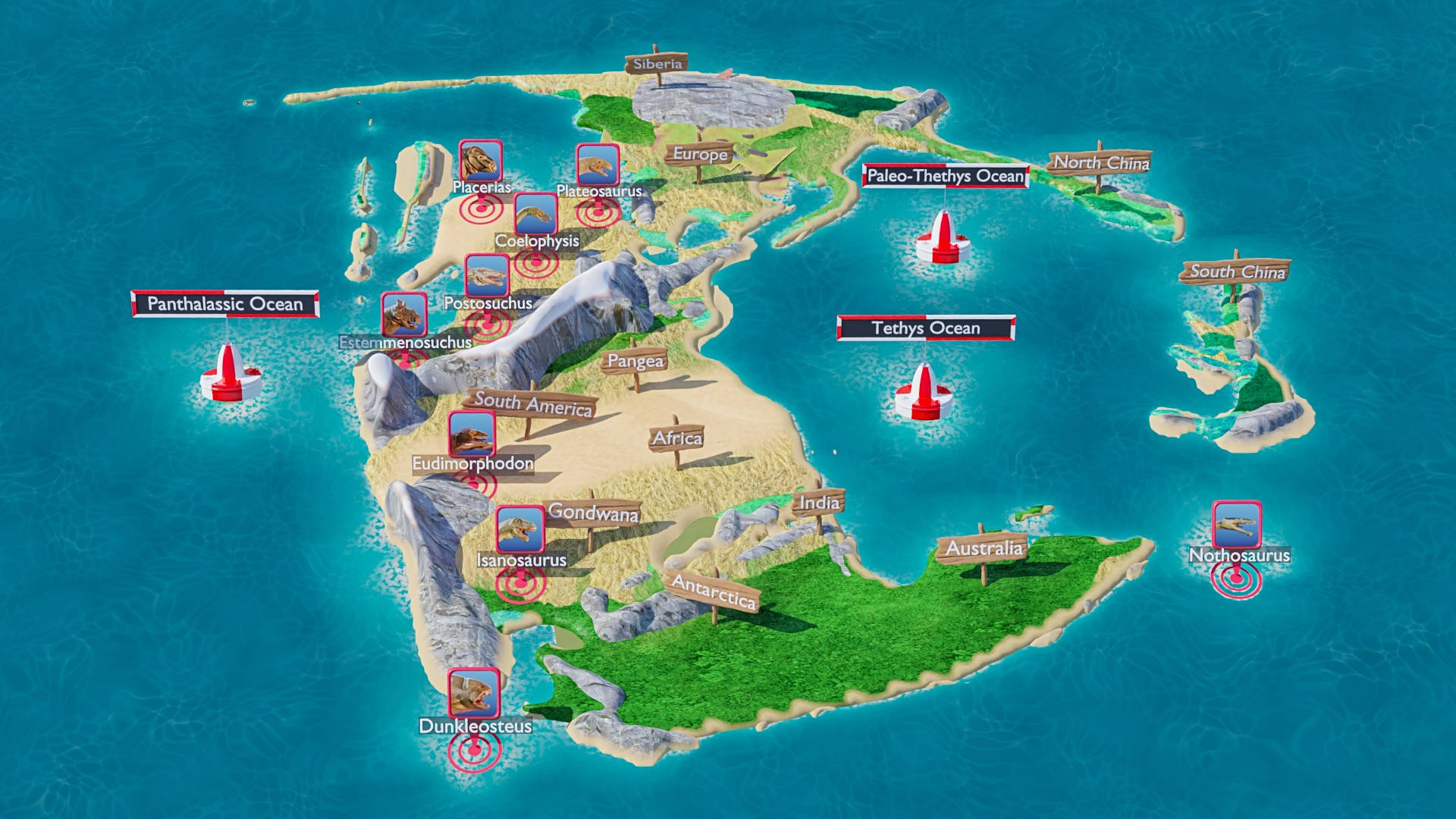Select the North China signpost

(x=1100, y=162)
